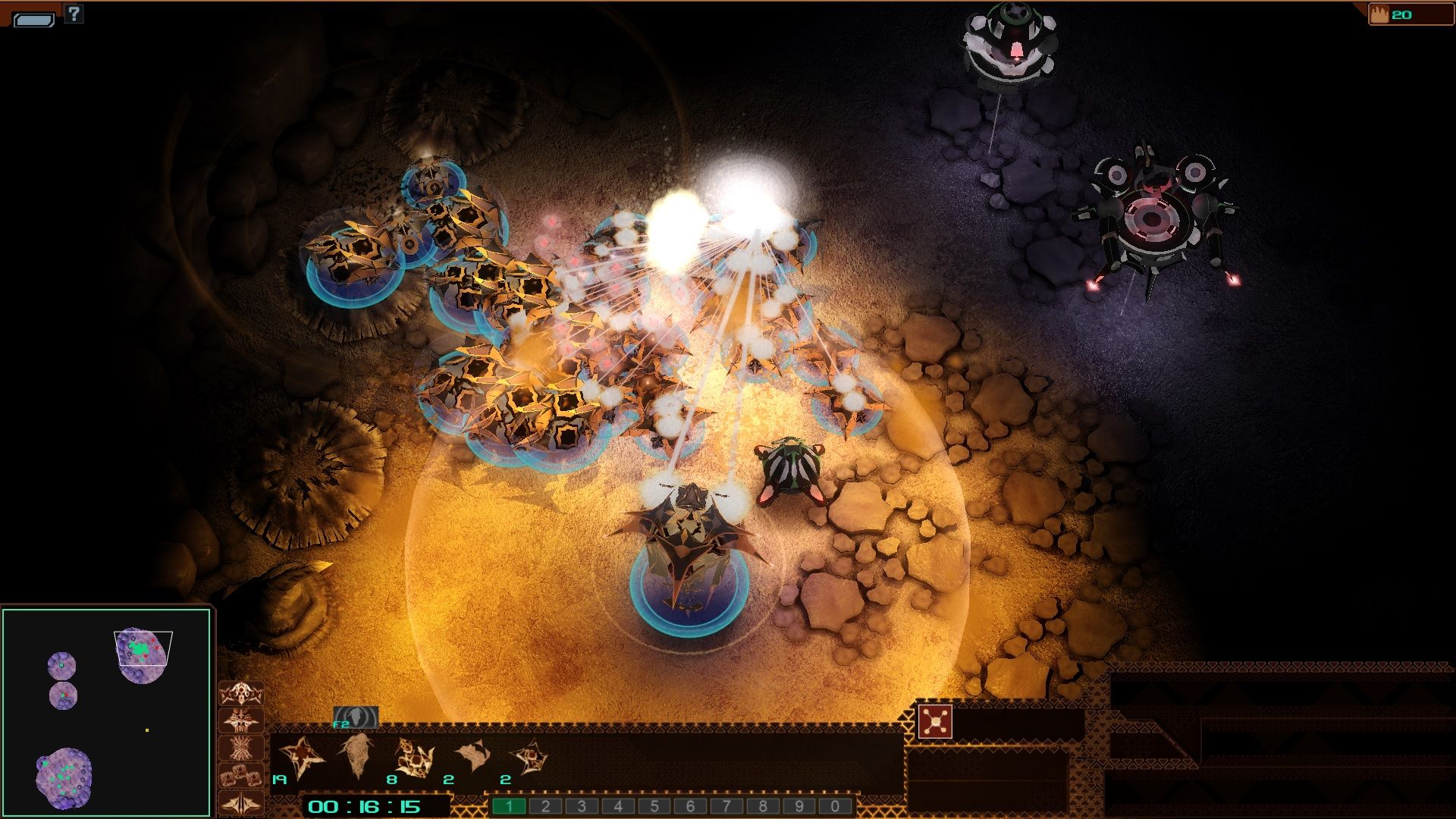
Task: Click the winged ship icon at sidebar bottom
Action: [241, 803]
